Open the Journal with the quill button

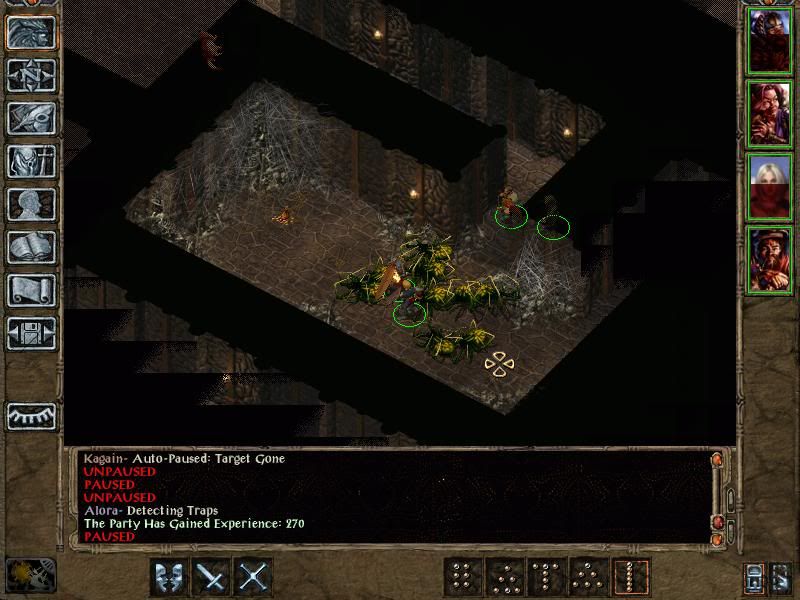[x=31, y=118]
